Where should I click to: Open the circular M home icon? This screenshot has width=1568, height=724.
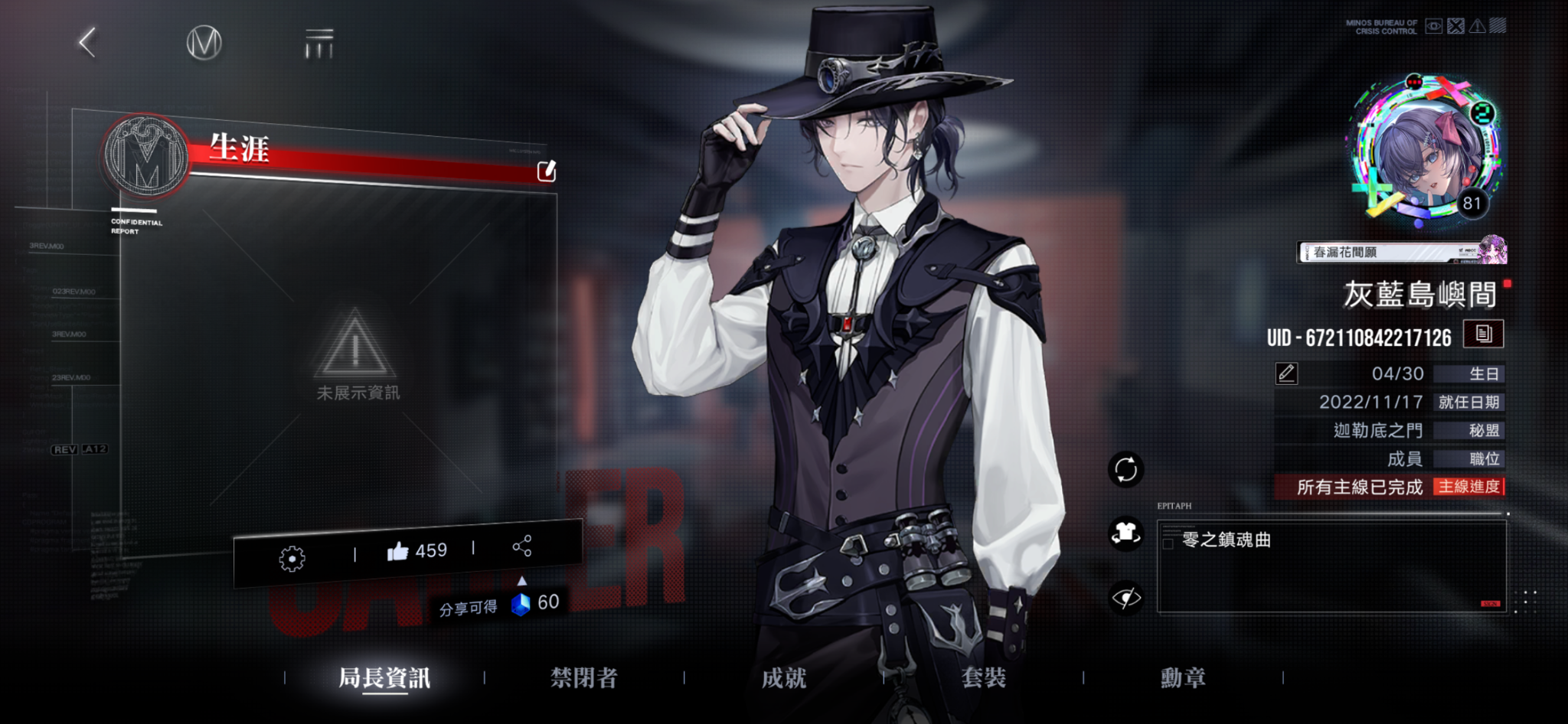click(204, 43)
